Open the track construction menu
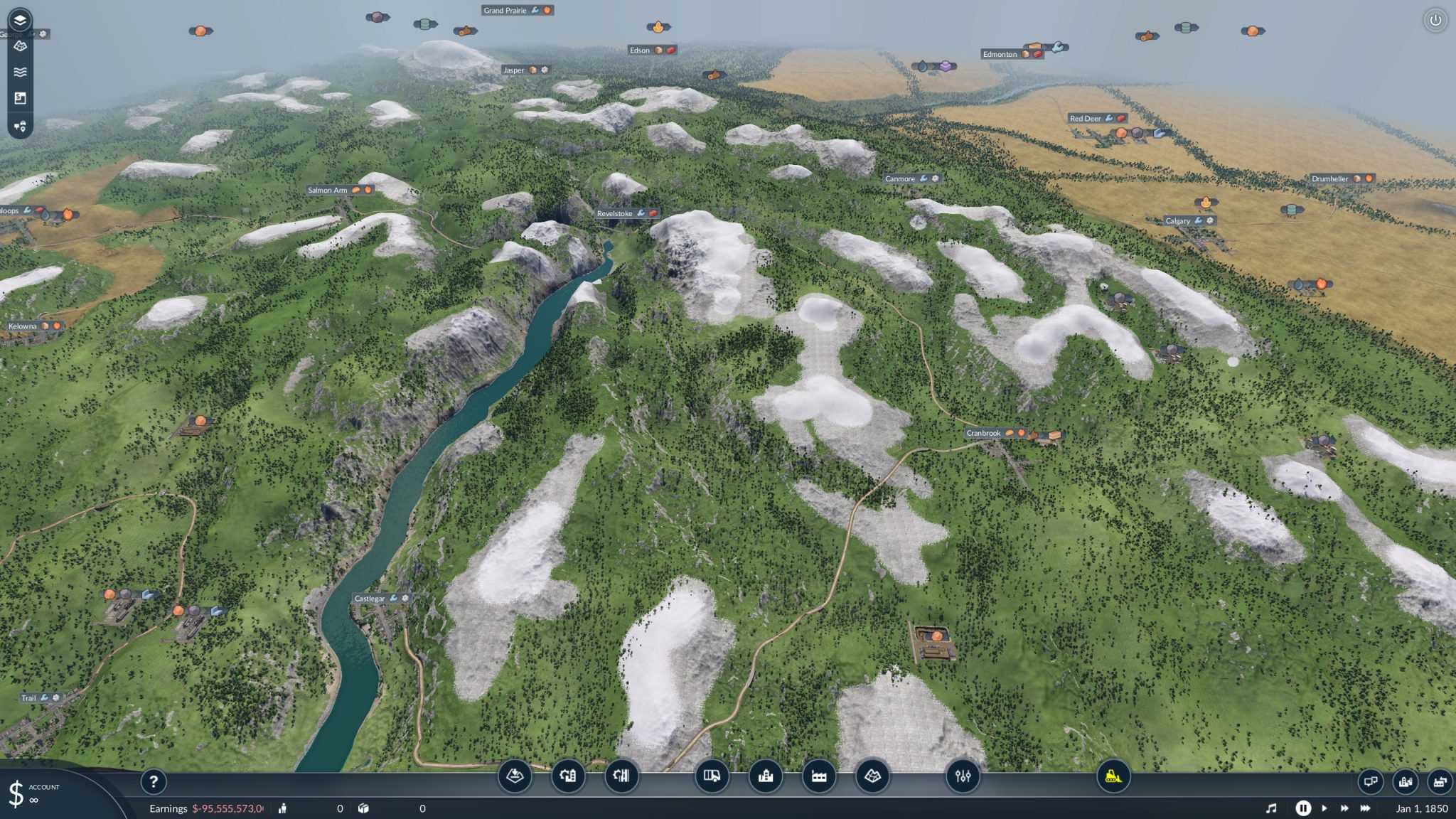The image size is (1456, 819). [x=621, y=777]
